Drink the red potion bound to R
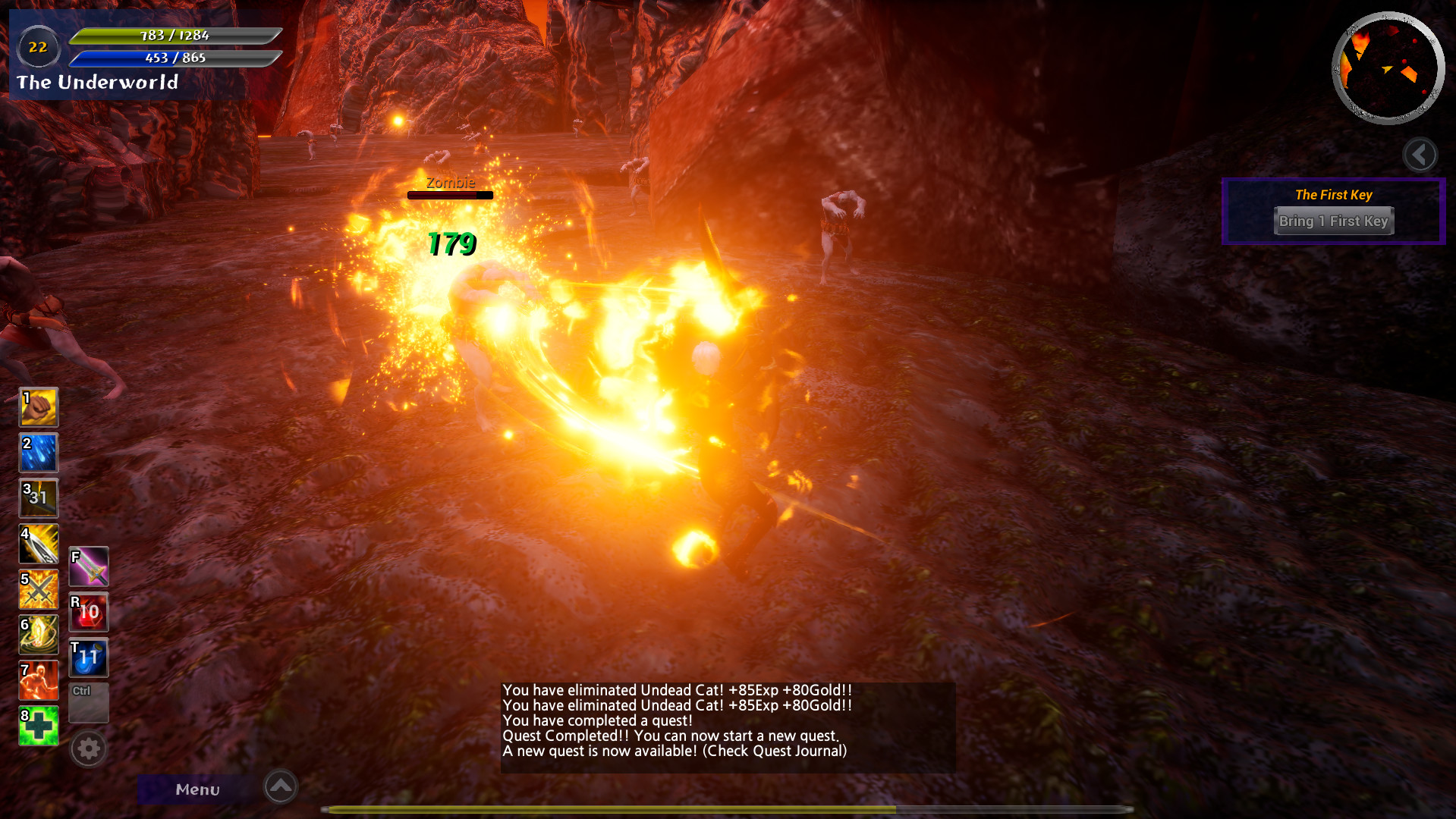Image resolution: width=1456 pixels, height=819 pixels. [88, 612]
